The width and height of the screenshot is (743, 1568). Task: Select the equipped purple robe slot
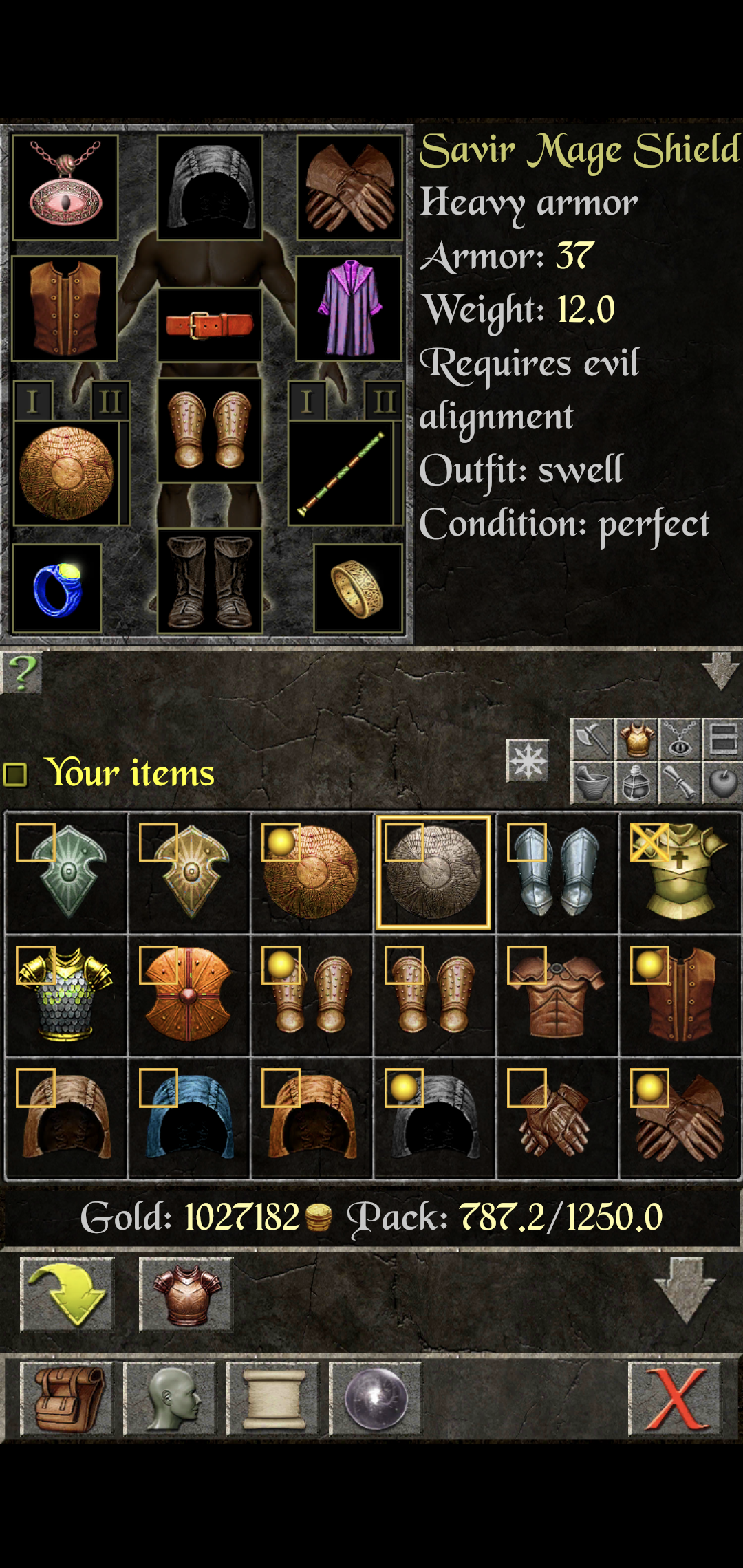pyautogui.click(x=349, y=309)
